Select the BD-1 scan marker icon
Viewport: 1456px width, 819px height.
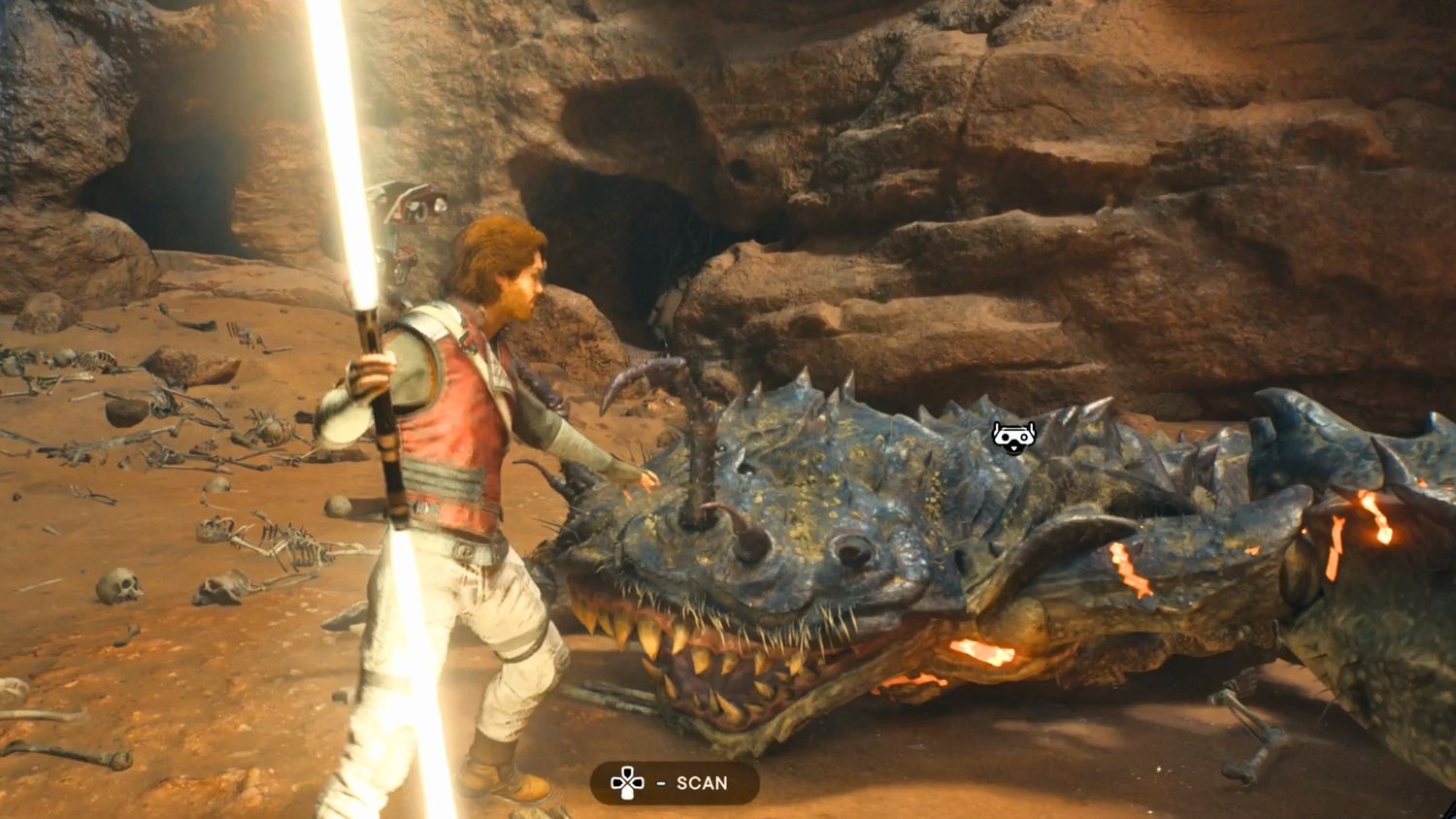coord(1013,437)
